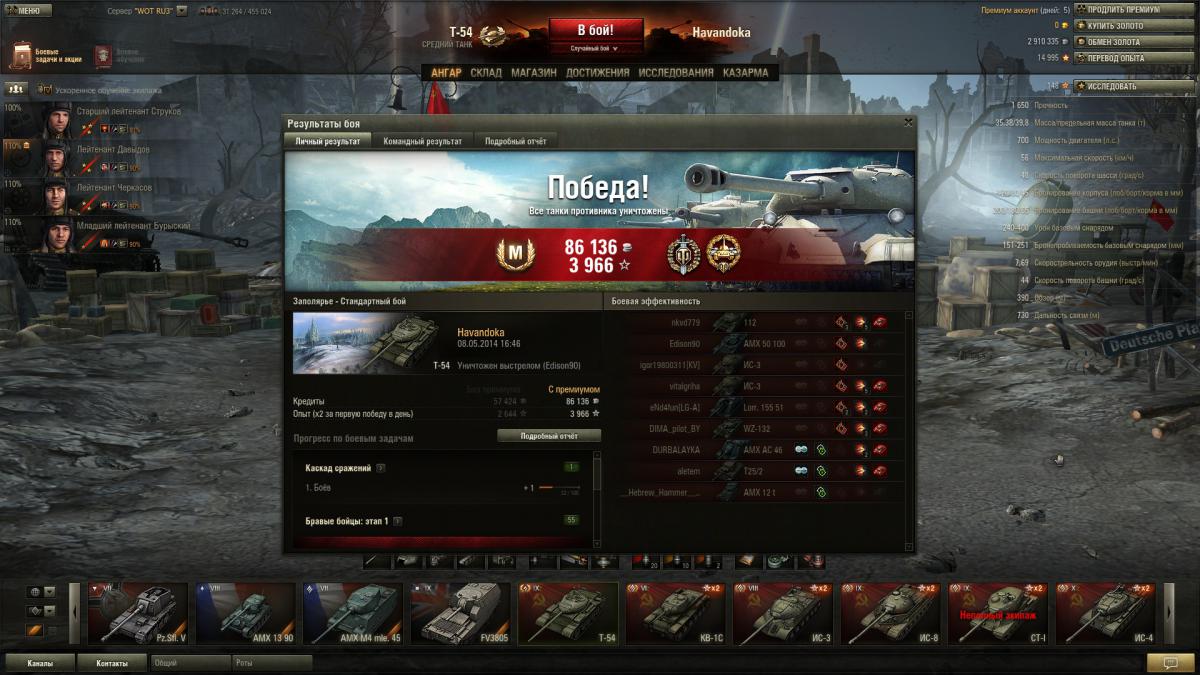This screenshot has height=675, width=1200.
Task: Select the AMX 13 90 tank in carousel
Action: click(x=245, y=613)
